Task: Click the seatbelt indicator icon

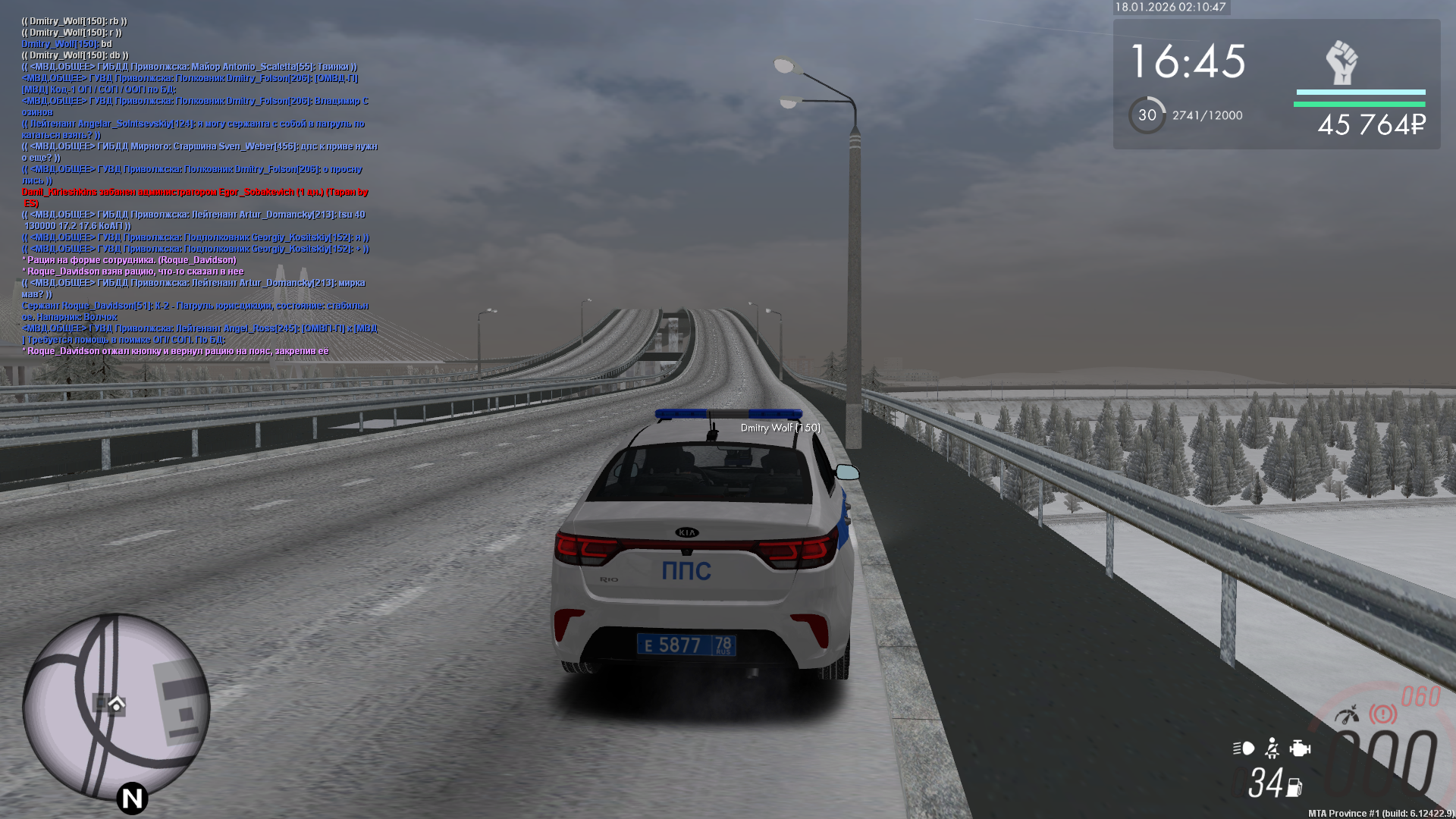Action: (1272, 748)
